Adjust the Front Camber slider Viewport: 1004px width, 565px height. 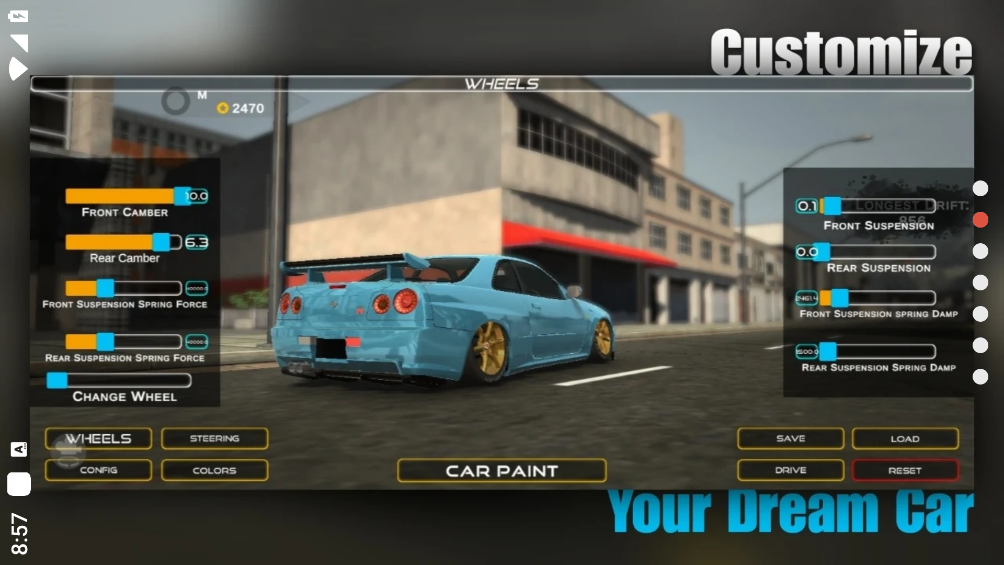point(181,196)
